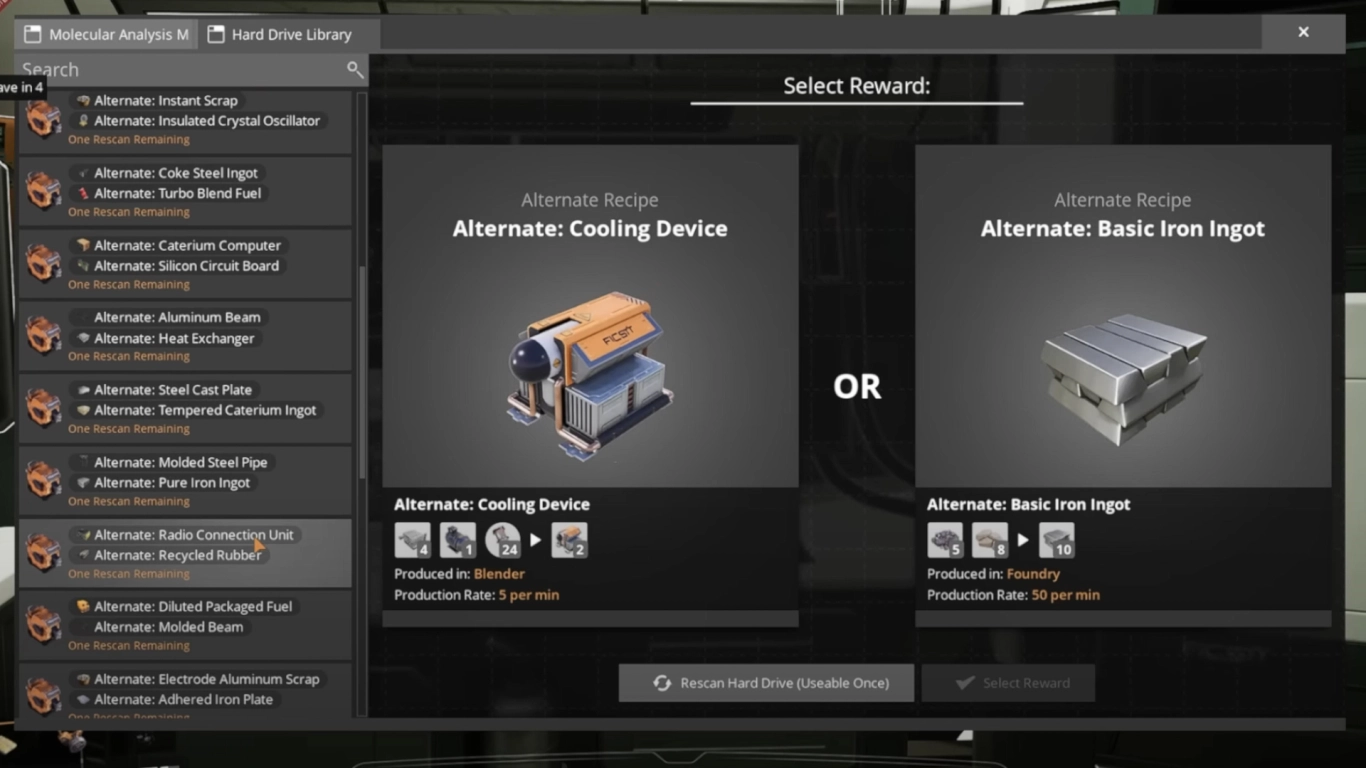Click the Iron Ingot output icon showing 10
The image size is (1366, 768).
click(x=1057, y=540)
